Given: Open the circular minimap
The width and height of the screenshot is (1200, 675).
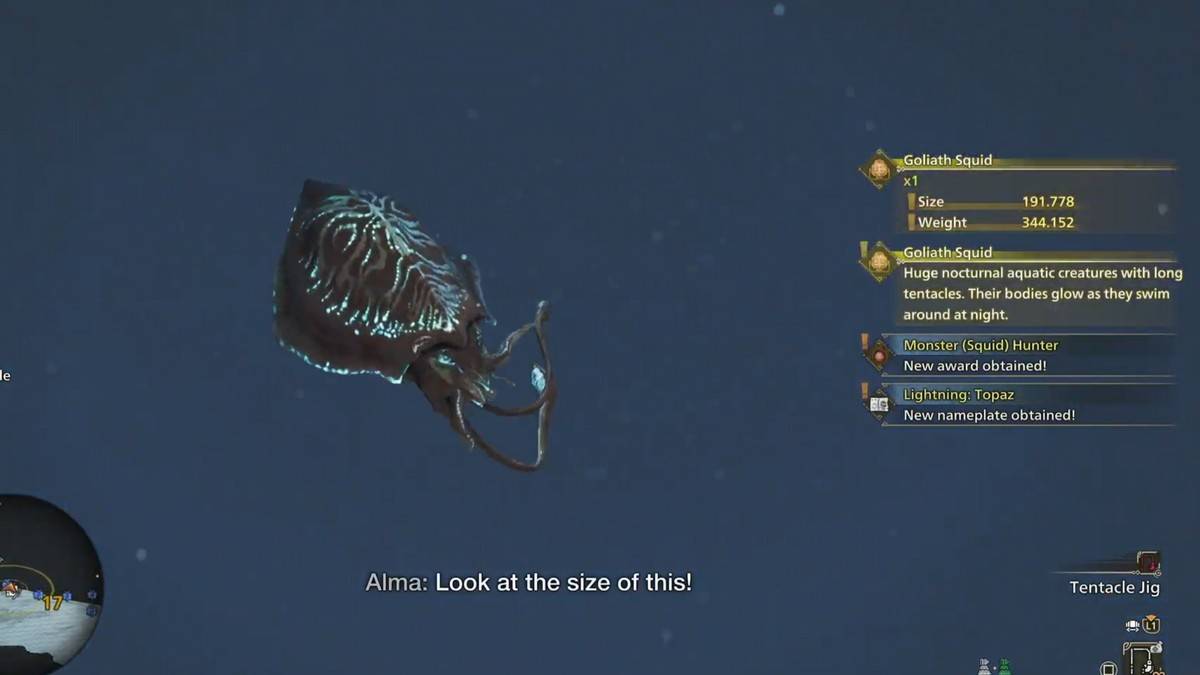Looking at the screenshot, I should [x=47, y=582].
